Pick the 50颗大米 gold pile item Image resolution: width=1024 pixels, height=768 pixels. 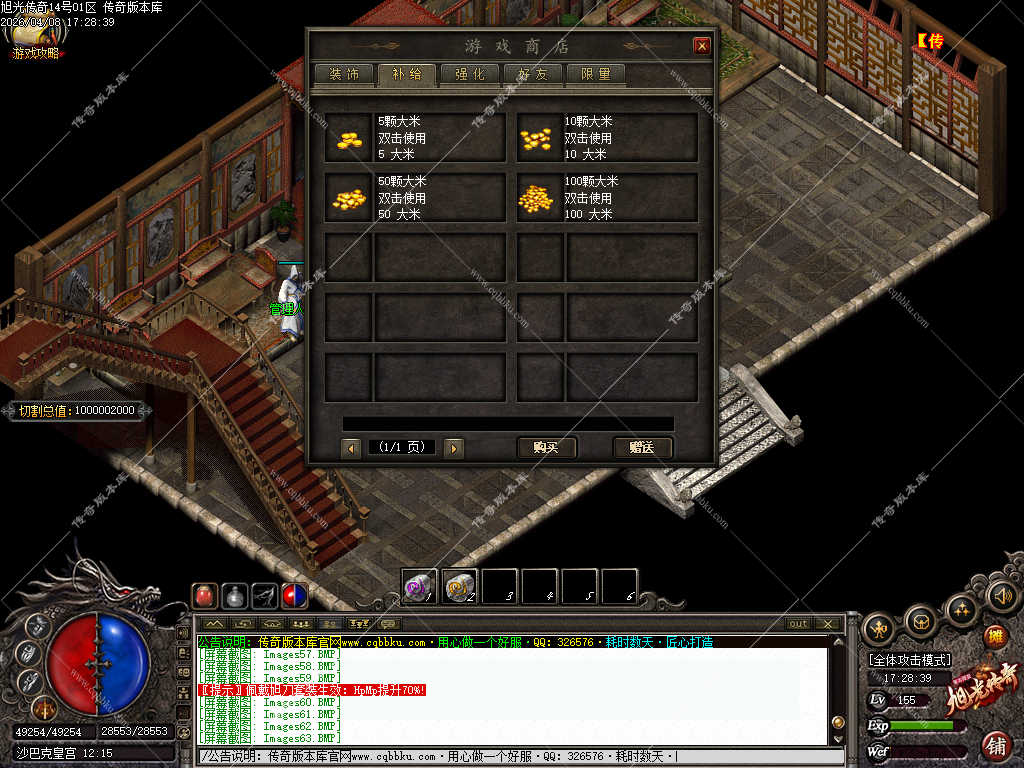(349, 198)
